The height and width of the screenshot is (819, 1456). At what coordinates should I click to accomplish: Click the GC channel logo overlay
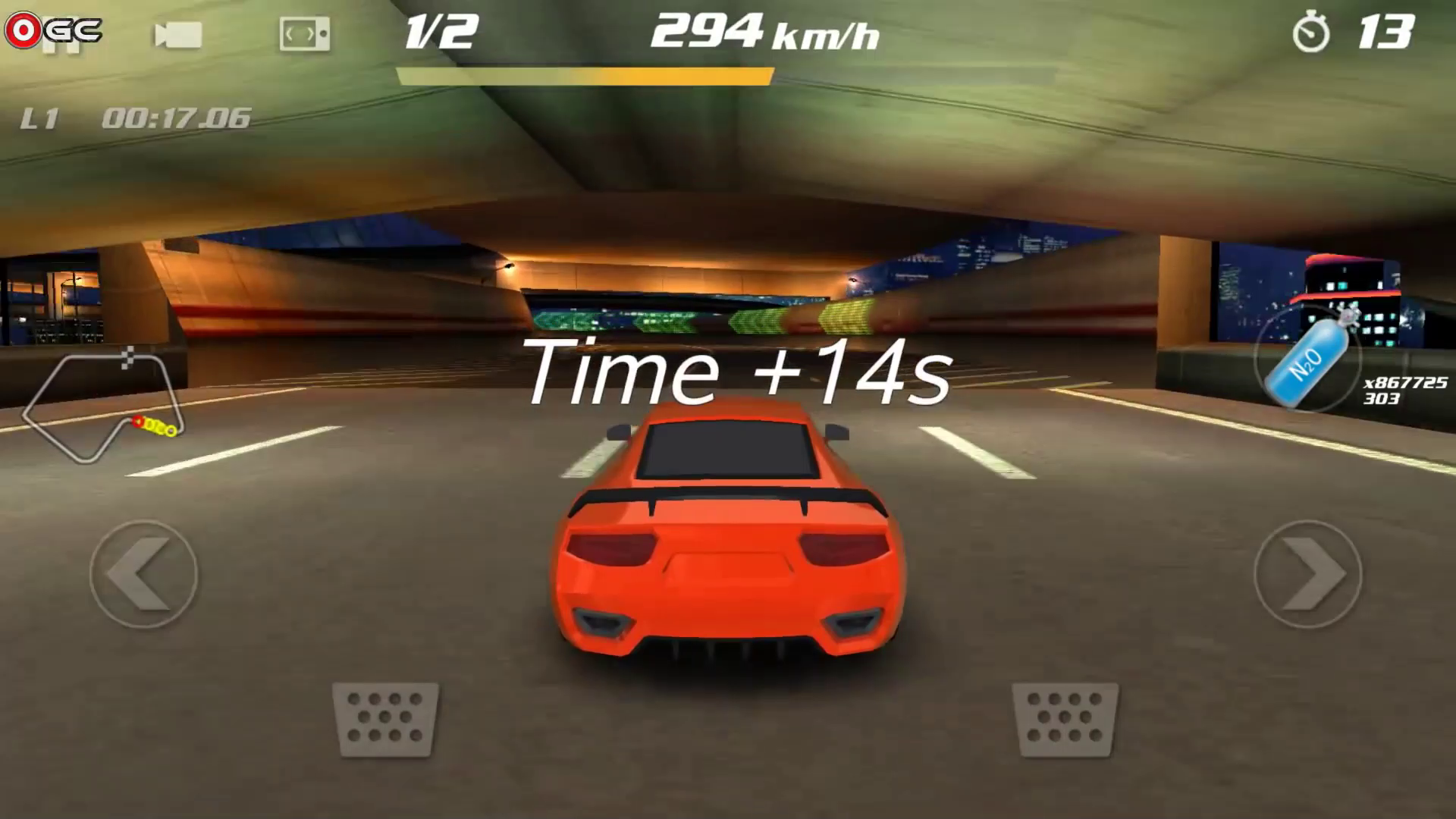click(x=53, y=30)
